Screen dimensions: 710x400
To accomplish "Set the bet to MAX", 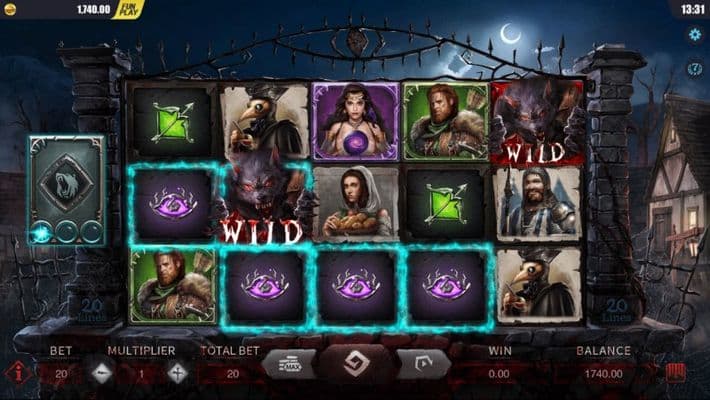I will tap(288, 364).
